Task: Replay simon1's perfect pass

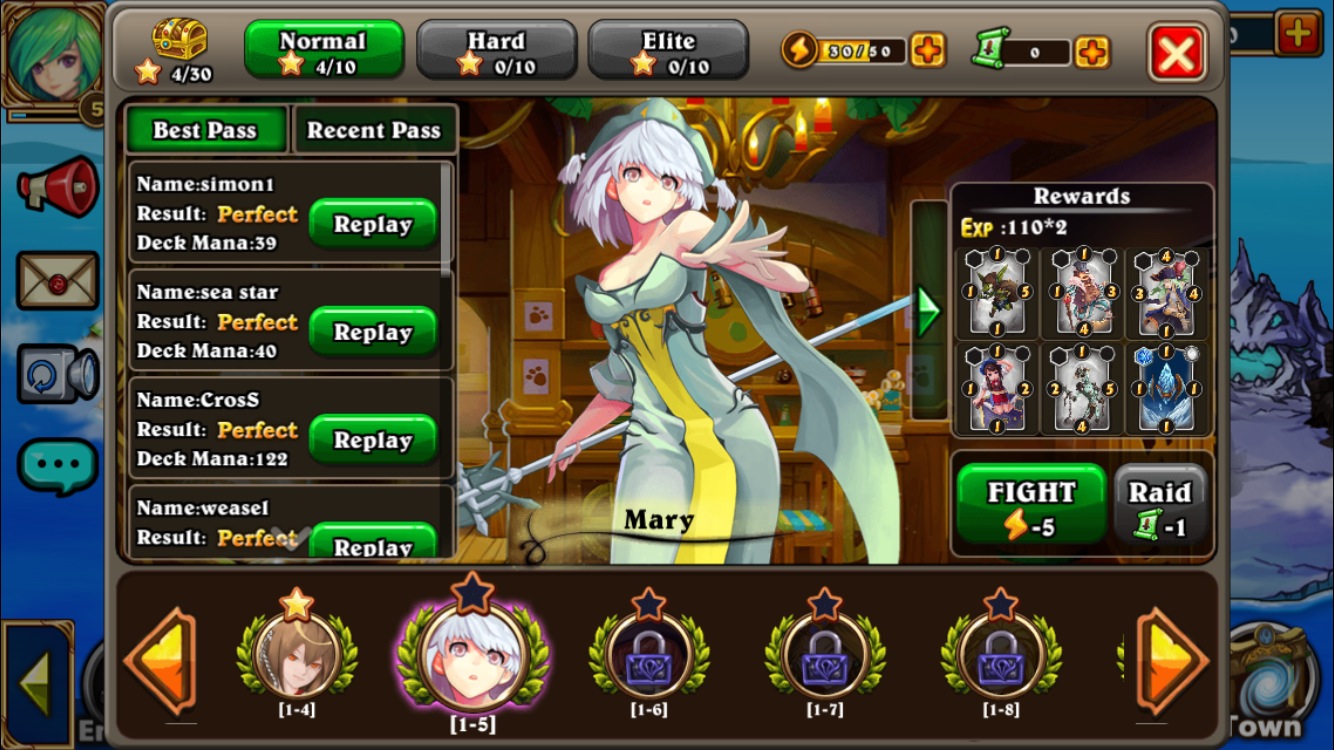Action: [372, 224]
